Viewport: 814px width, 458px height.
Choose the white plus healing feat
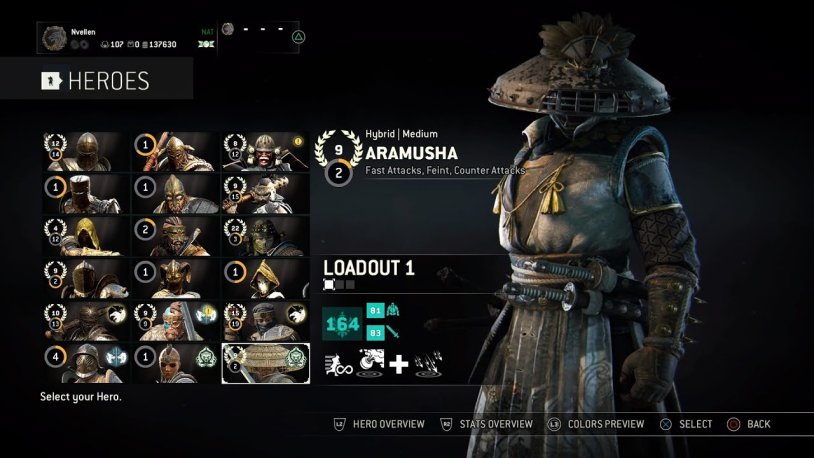(398, 364)
